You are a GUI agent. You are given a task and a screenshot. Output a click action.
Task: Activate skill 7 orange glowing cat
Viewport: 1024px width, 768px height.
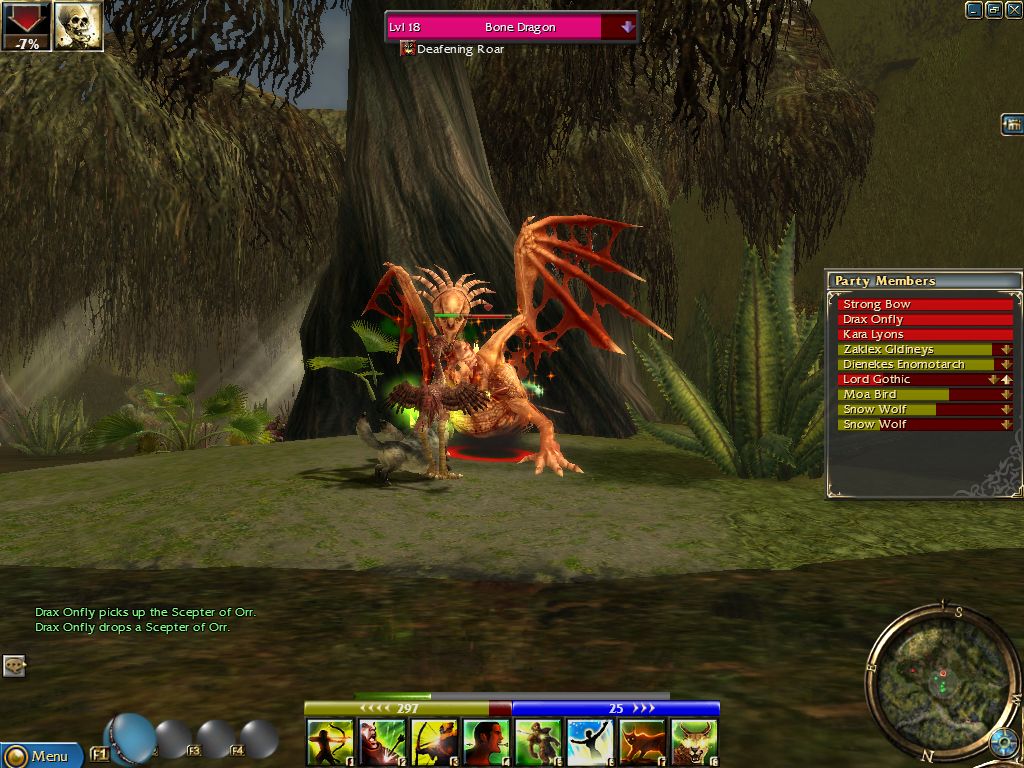pyautogui.click(x=642, y=742)
